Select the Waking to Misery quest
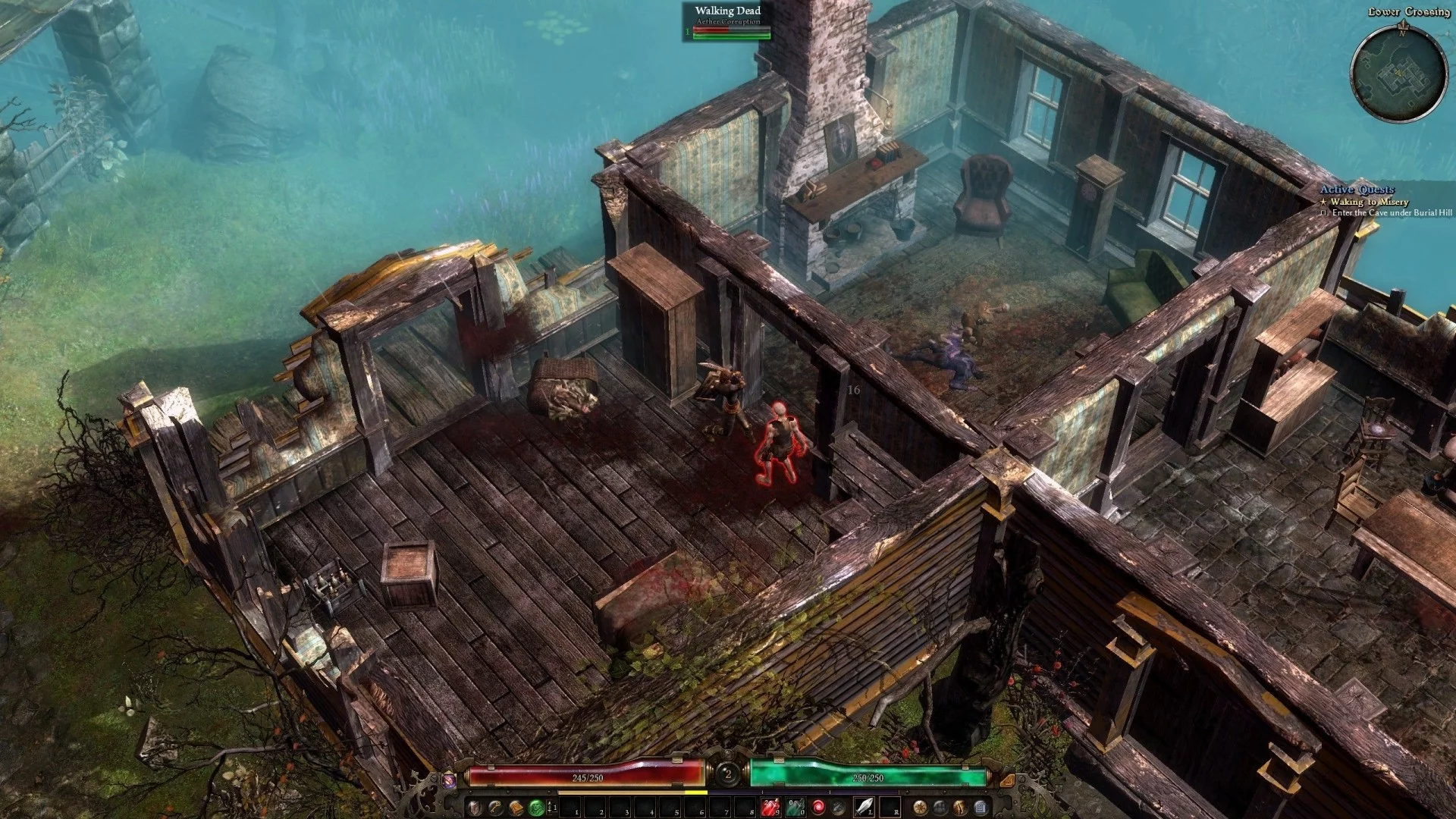 pos(1369,202)
